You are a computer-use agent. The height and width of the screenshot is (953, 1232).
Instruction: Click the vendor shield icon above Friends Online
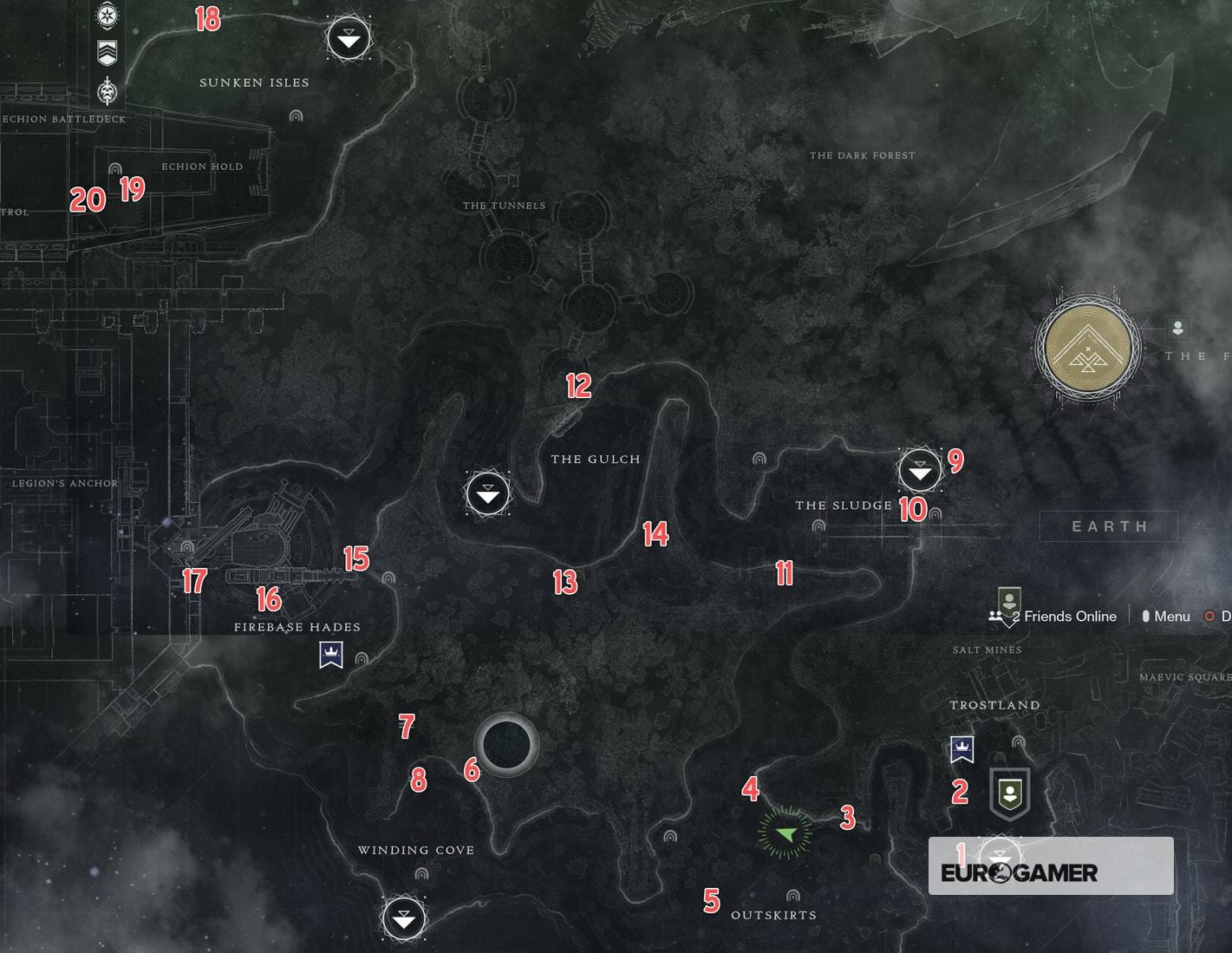click(x=1008, y=600)
